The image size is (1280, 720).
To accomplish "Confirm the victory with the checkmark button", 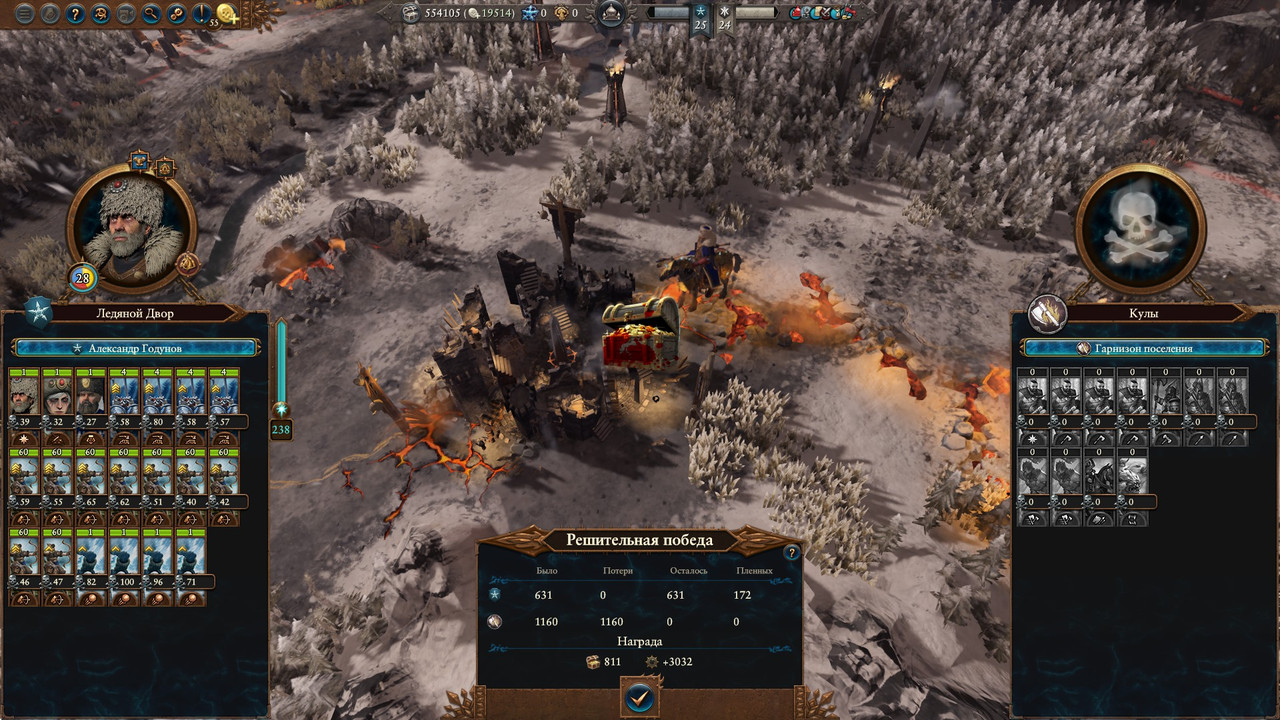I will click(639, 698).
